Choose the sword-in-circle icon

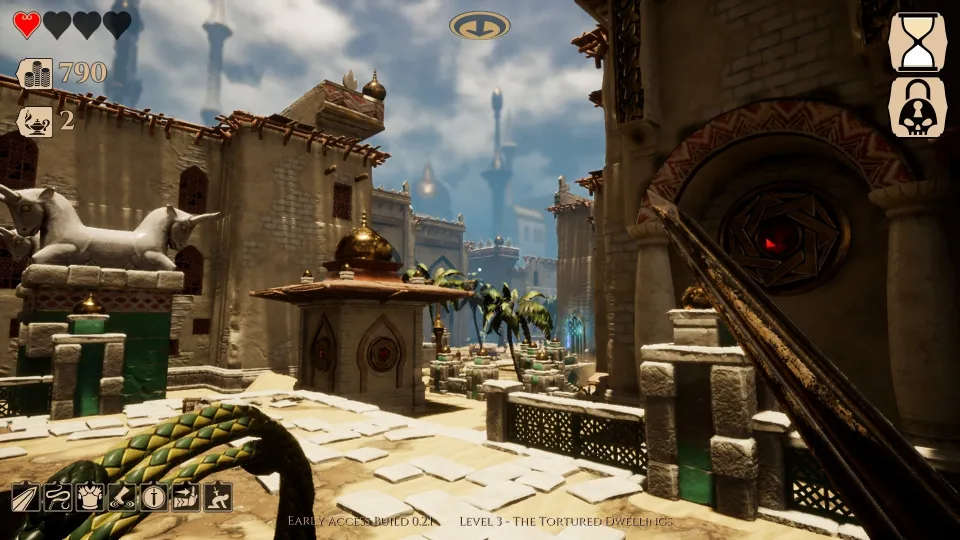[x=154, y=496]
